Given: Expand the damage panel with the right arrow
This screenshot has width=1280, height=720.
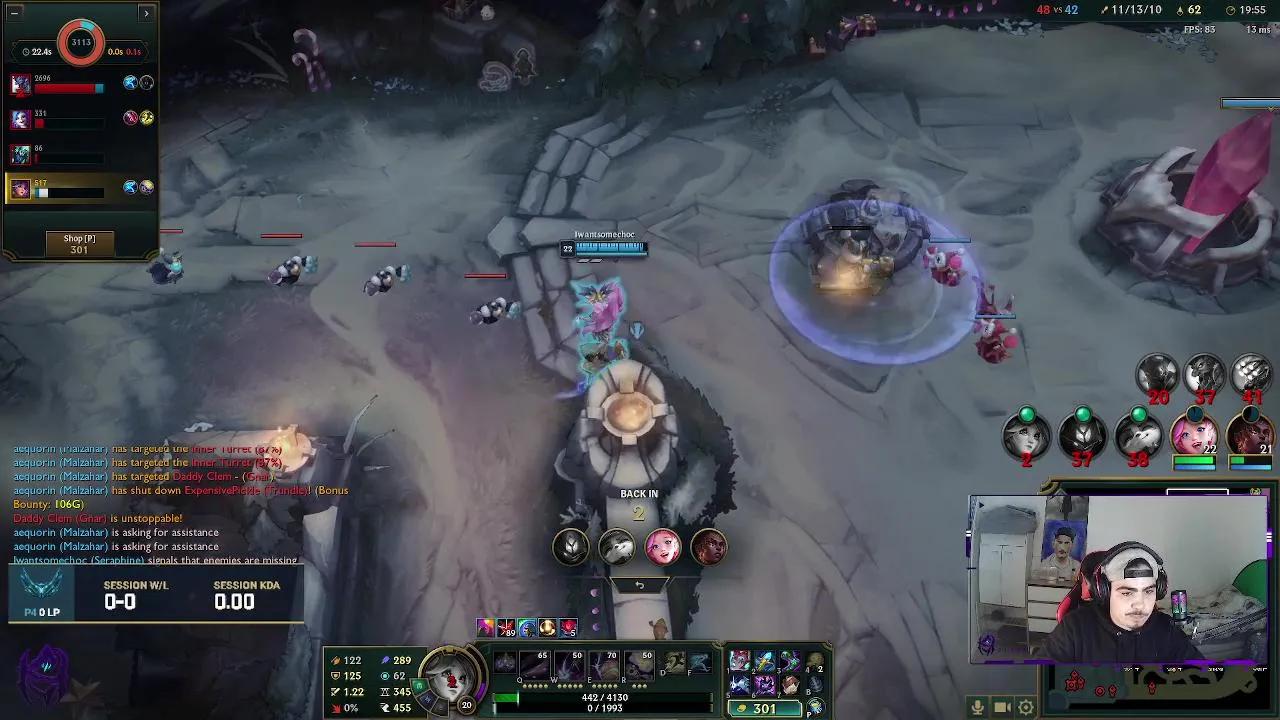Looking at the screenshot, I should pyautogui.click(x=147, y=14).
